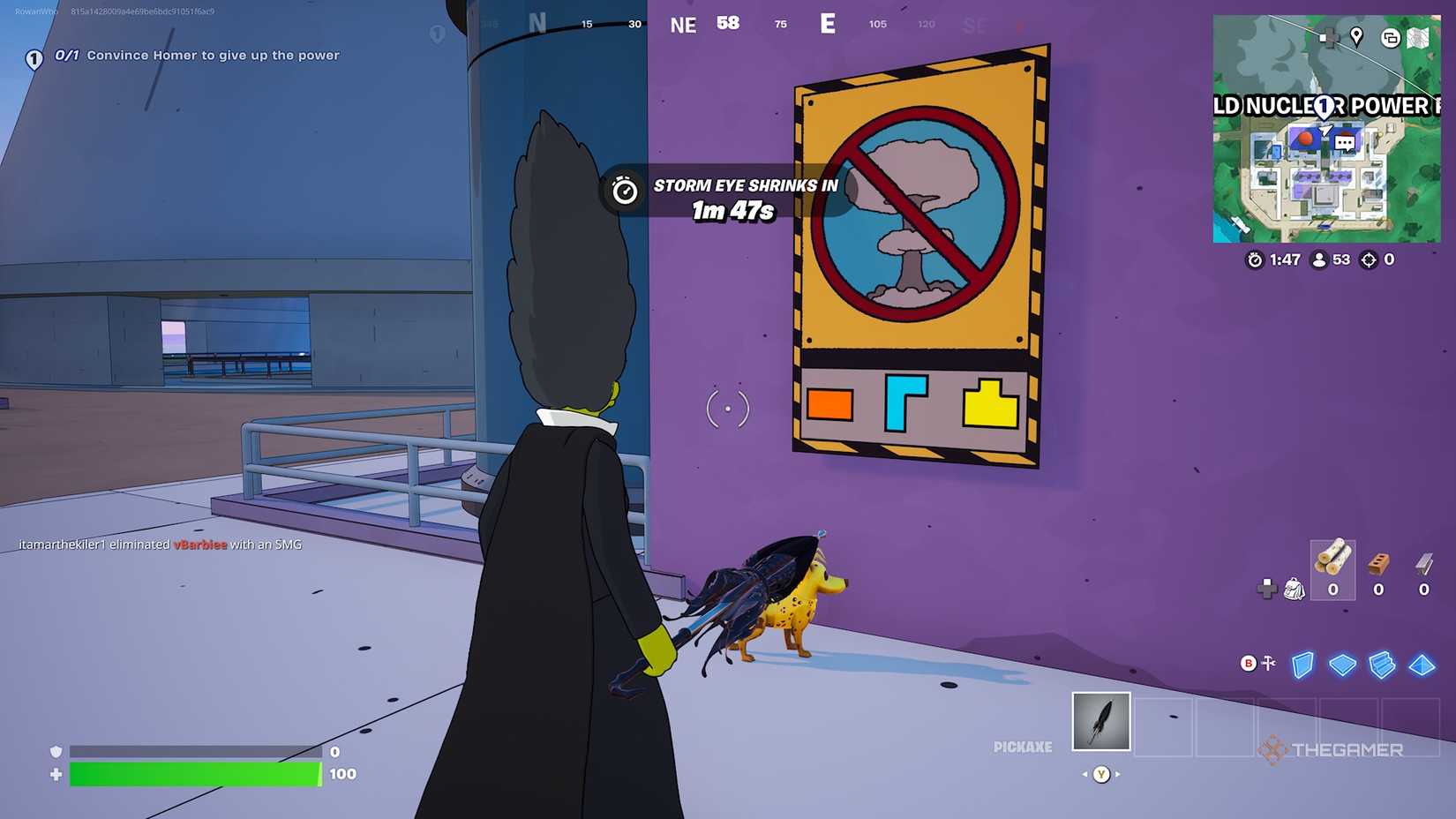The image size is (1456, 819).
Task: Click the brick resource icon
Action: pos(1378,562)
